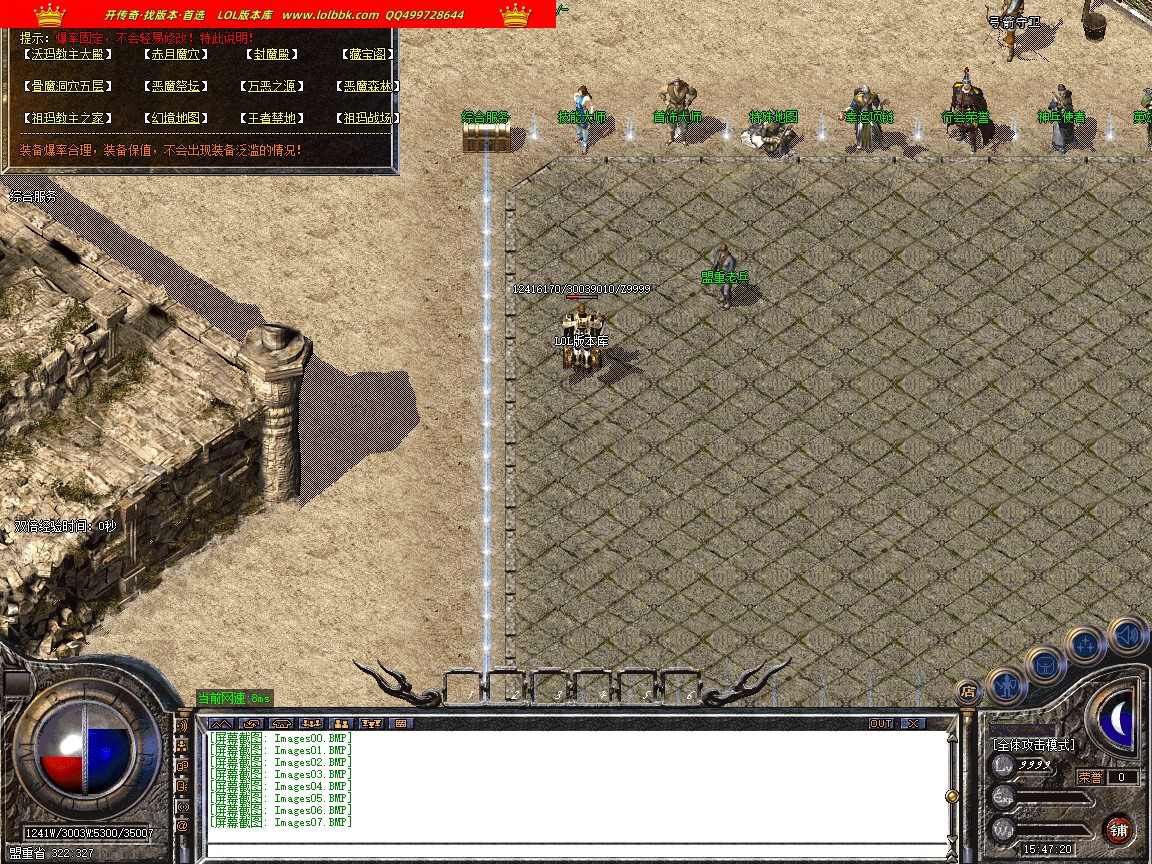
Task: Toggle sound with the speaker button
Action: tap(1127, 635)
